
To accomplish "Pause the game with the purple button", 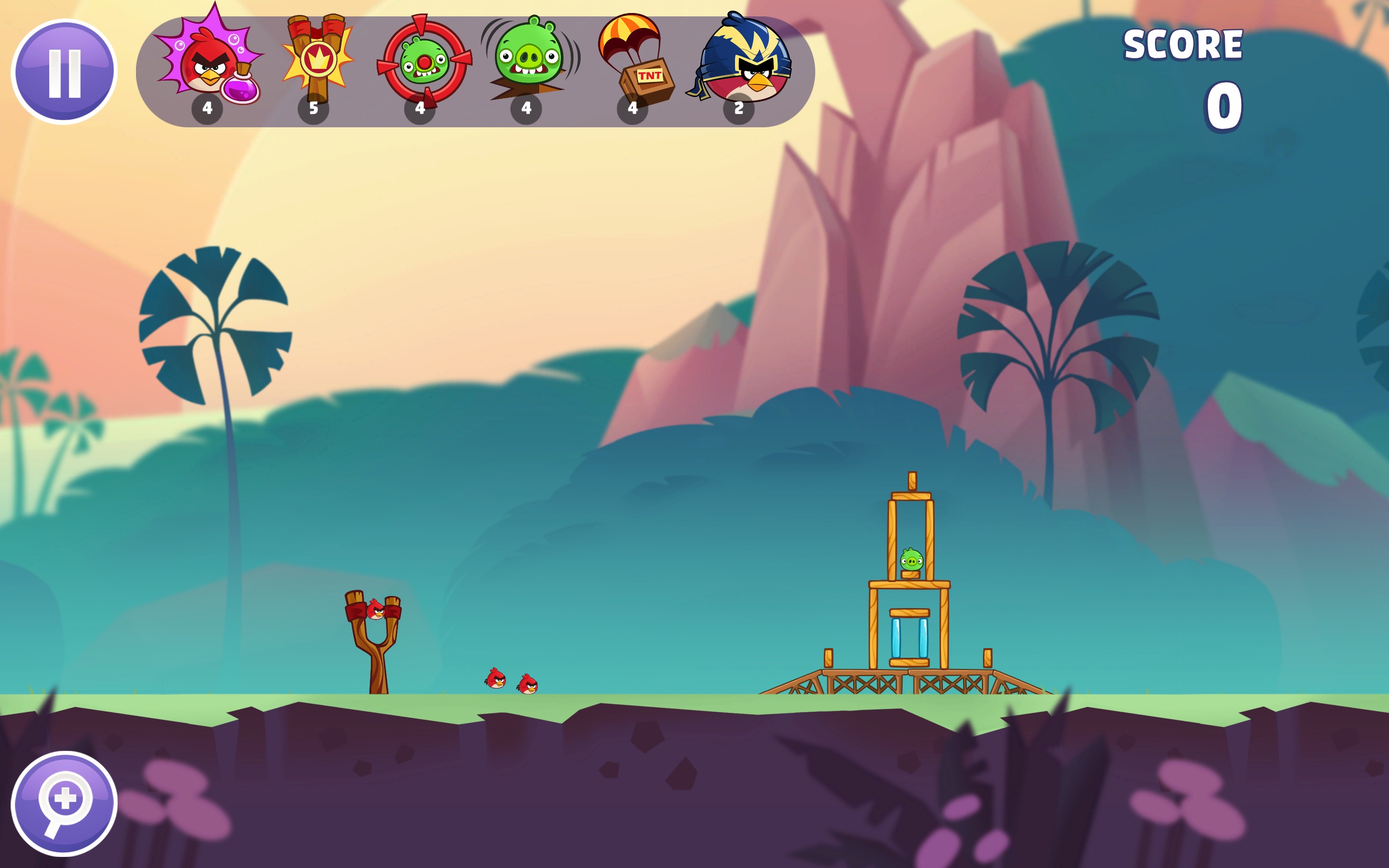I will click(64, 72).
